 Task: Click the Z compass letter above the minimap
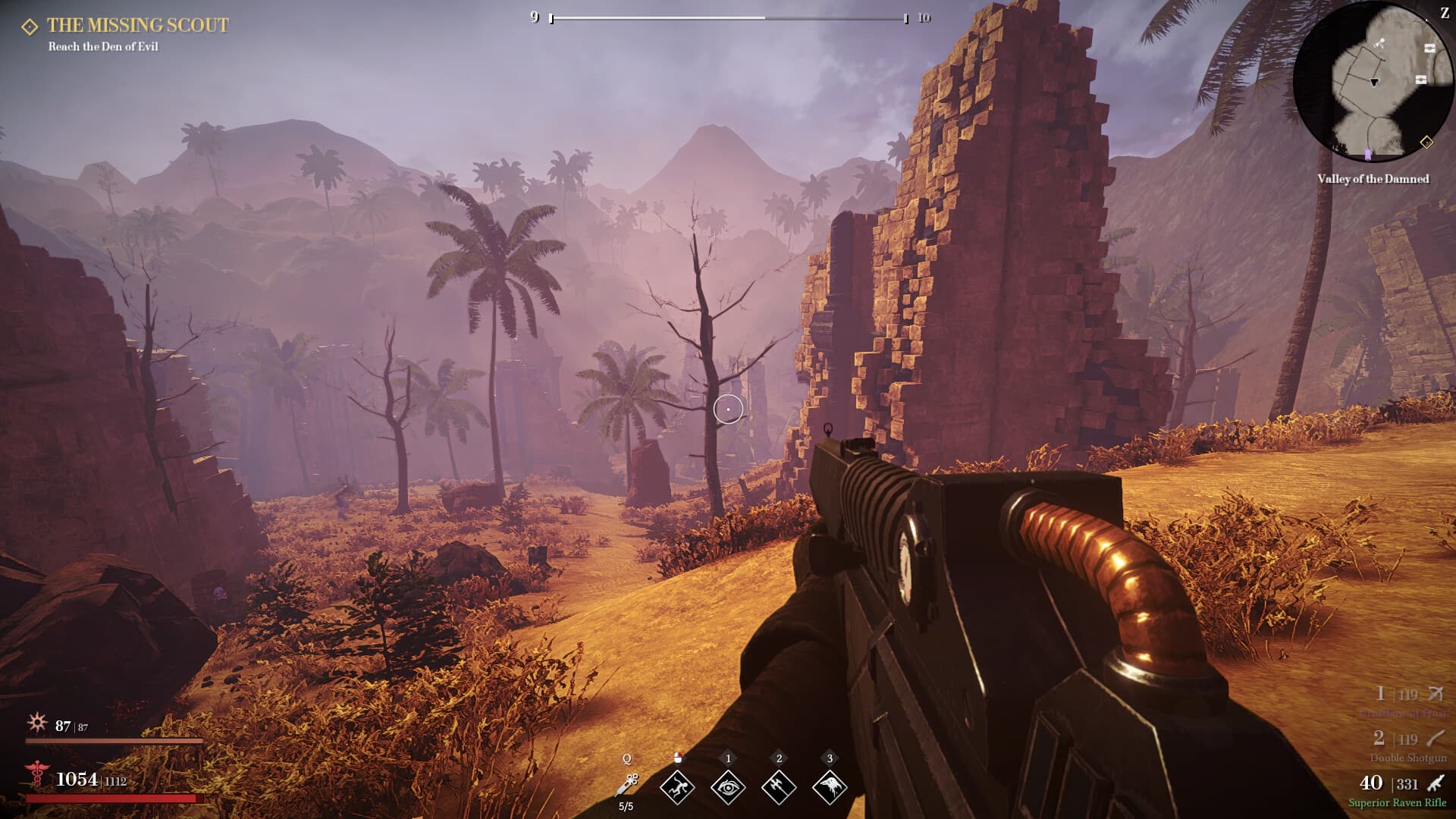(1445, 13)
